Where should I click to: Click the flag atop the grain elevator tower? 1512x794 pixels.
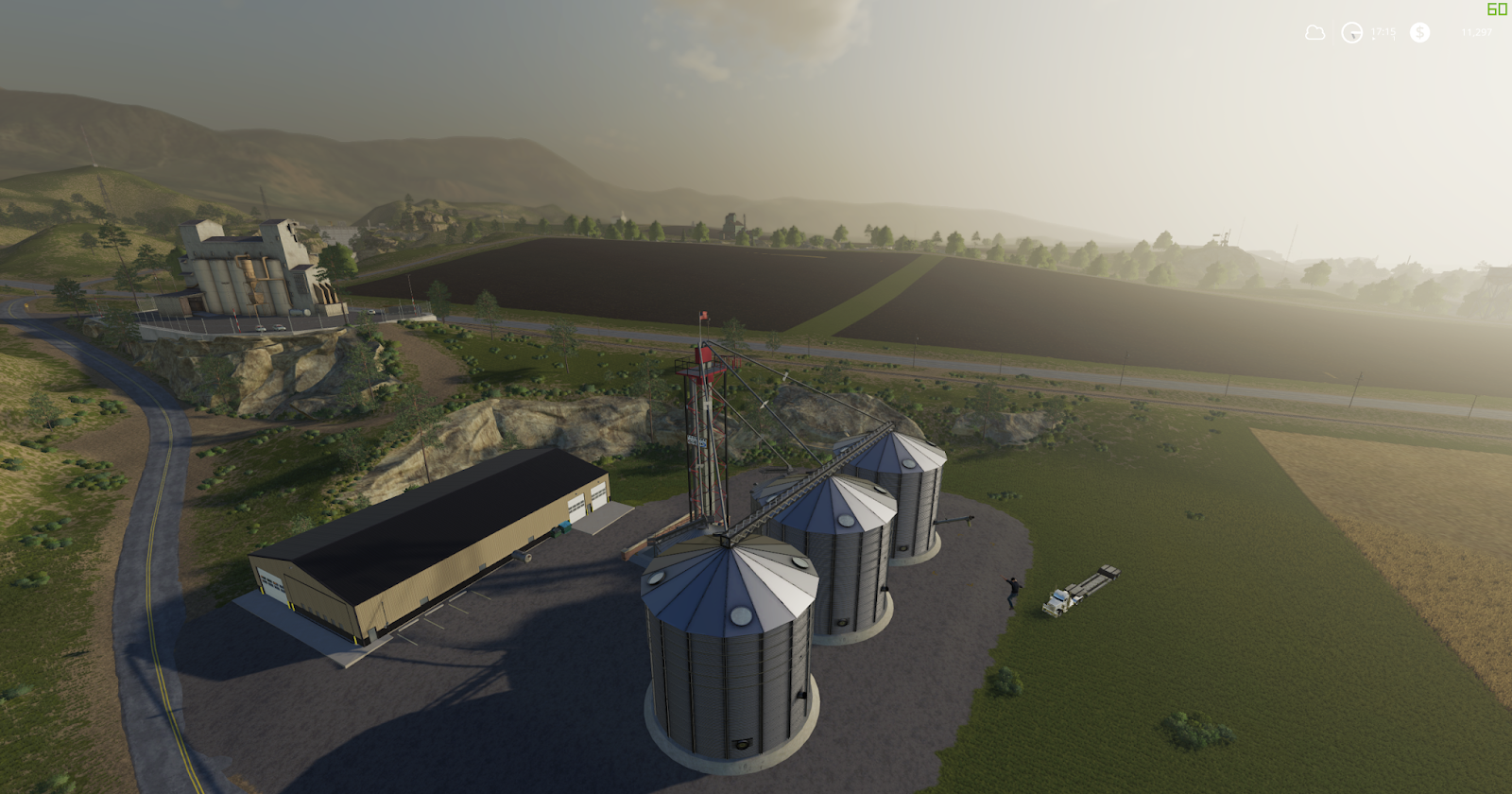click(703, 316)
